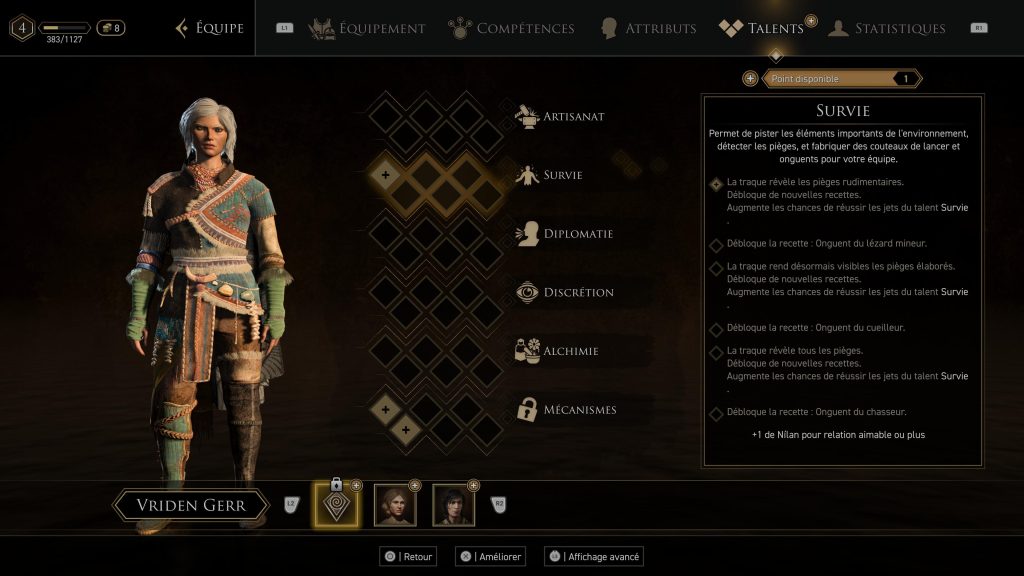
Task: Toggle Affichage avancé
Action: pyautogui.click(x=593, y=556)
